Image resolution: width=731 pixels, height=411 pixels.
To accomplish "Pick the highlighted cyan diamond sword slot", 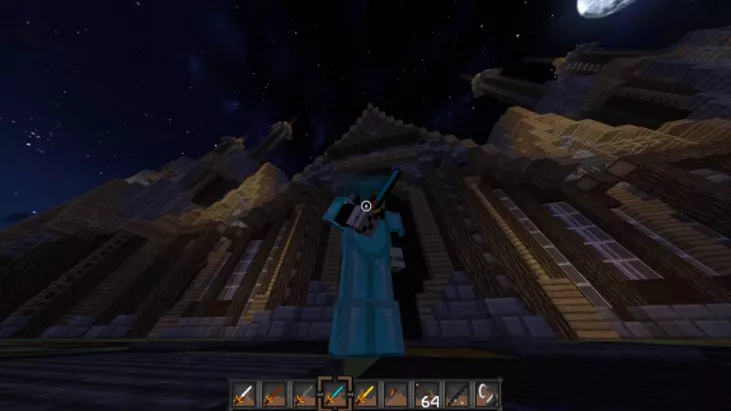I will click(x=334, y=393).
